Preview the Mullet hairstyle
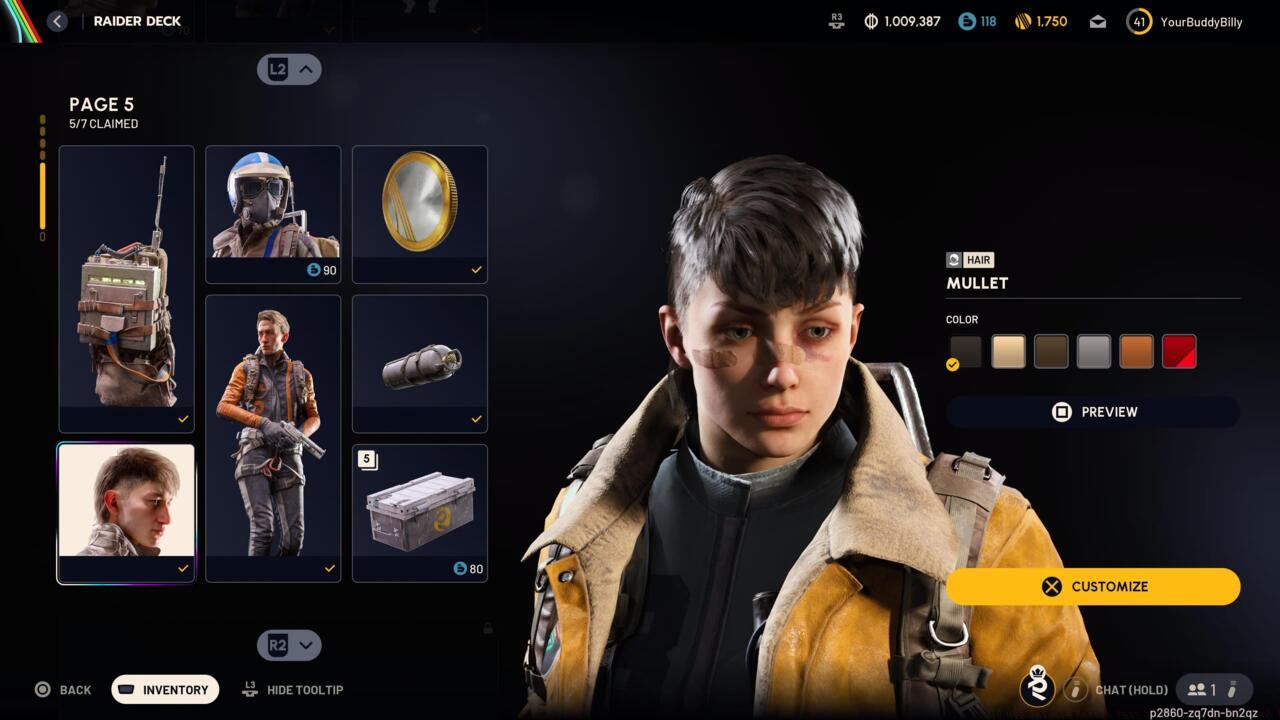This screenshot has width=1280, height=720. pos(1093,412)
